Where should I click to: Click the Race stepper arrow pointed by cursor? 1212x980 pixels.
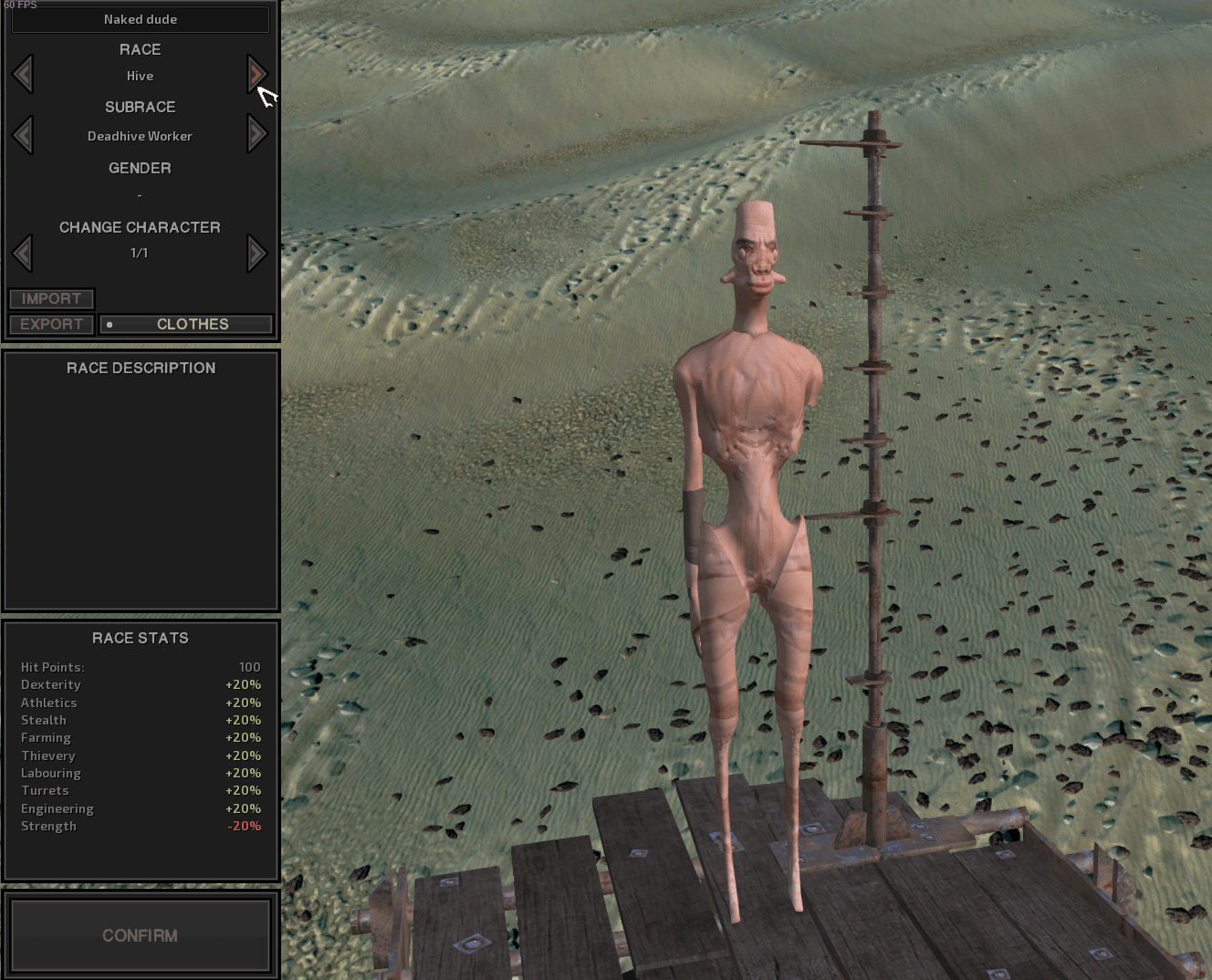click(x=256, y=75)
